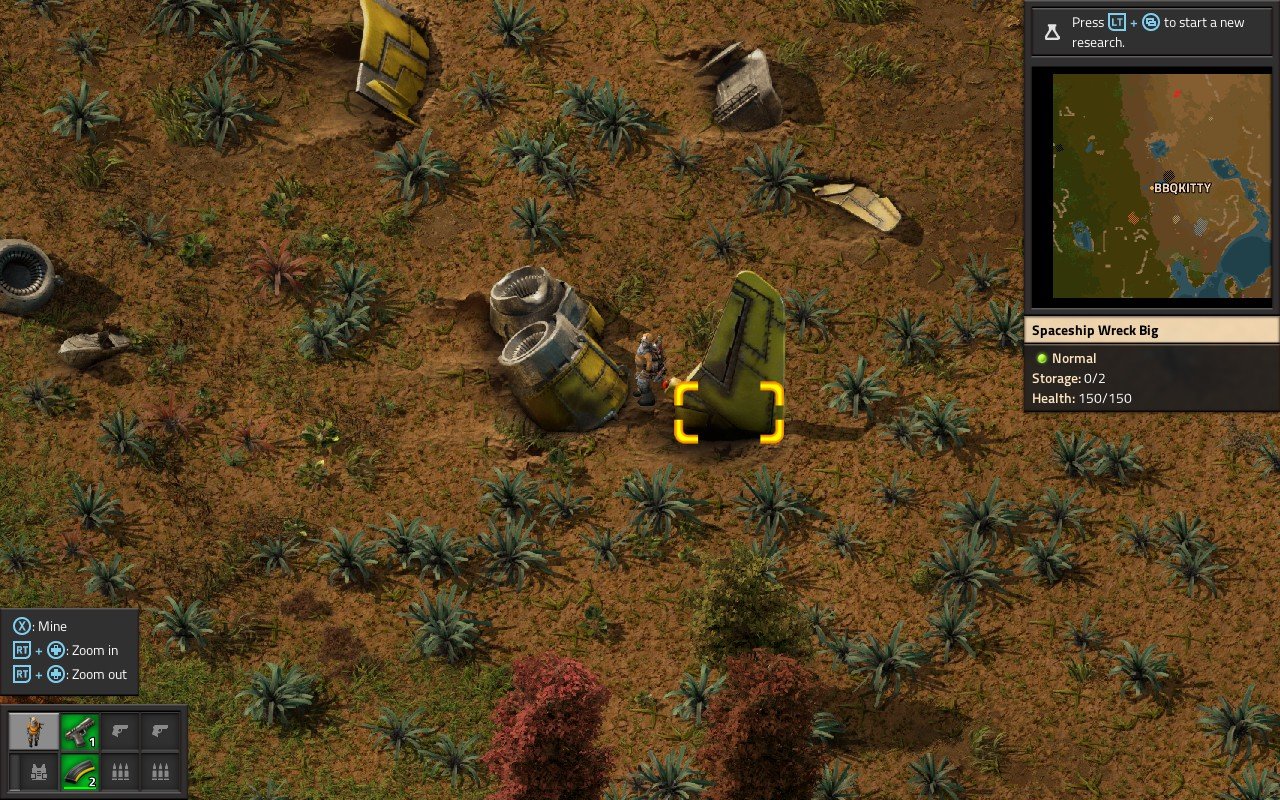This screenshot has height=800, width=1280.
Task: Click the character avatar in the quickbar
Action: (x=33, y=731)
